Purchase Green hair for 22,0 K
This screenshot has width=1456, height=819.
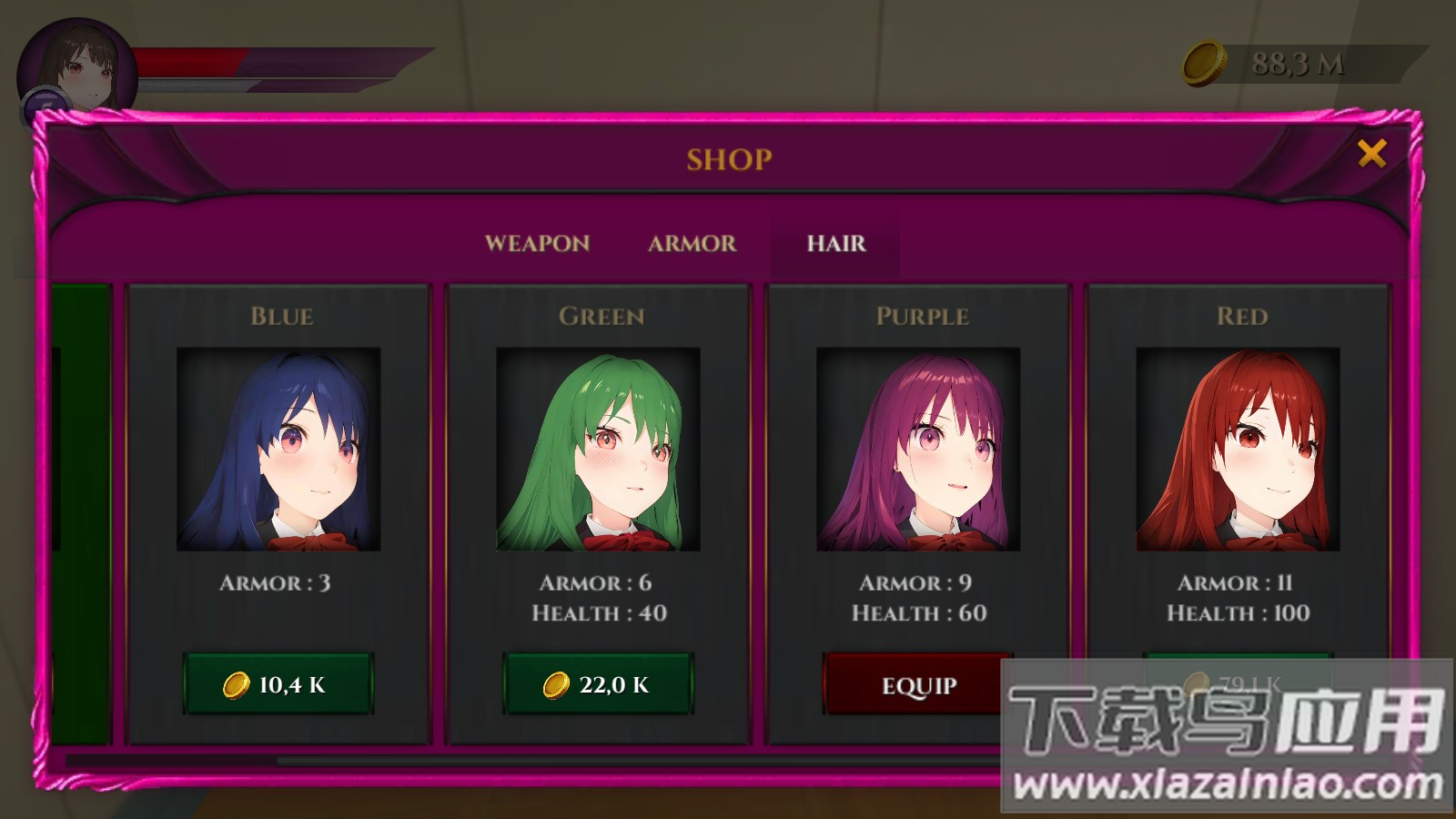coord(598,684)
